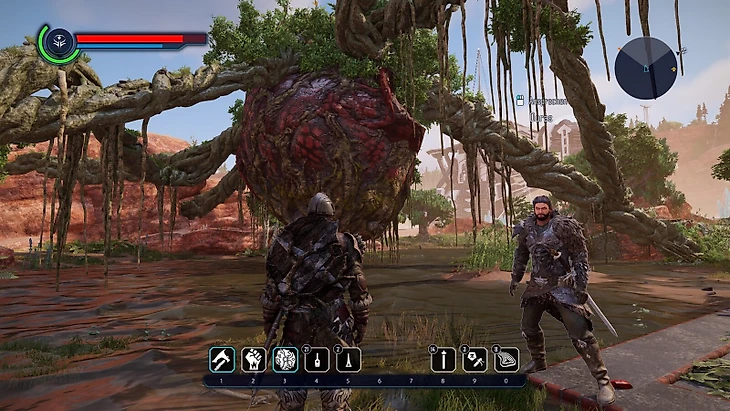The image size is (730, 411).
Task: Select the upright stick item in slot 8
Action: (x=443, y=359)
